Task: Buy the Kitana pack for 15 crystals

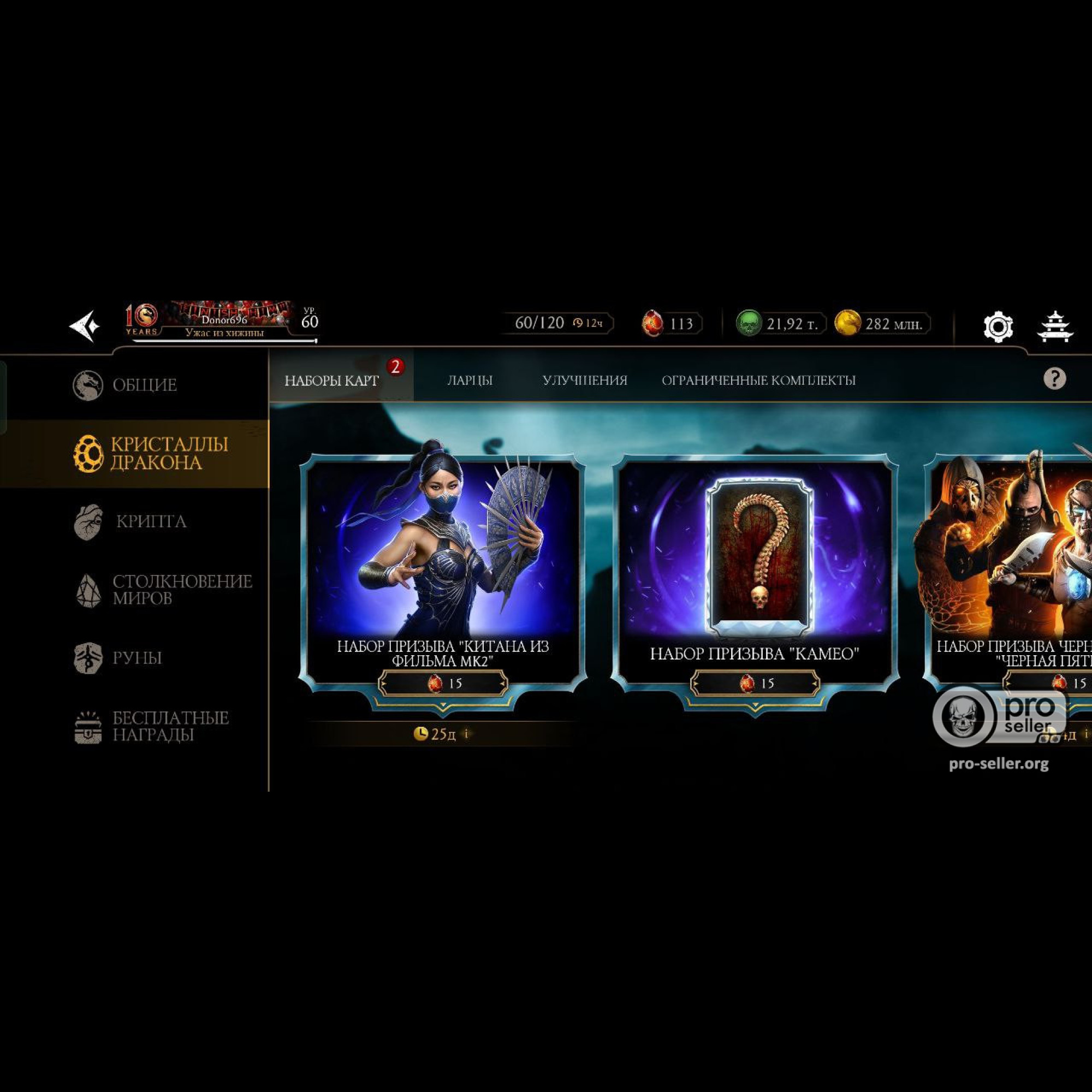Action: [x=443, y=684]
